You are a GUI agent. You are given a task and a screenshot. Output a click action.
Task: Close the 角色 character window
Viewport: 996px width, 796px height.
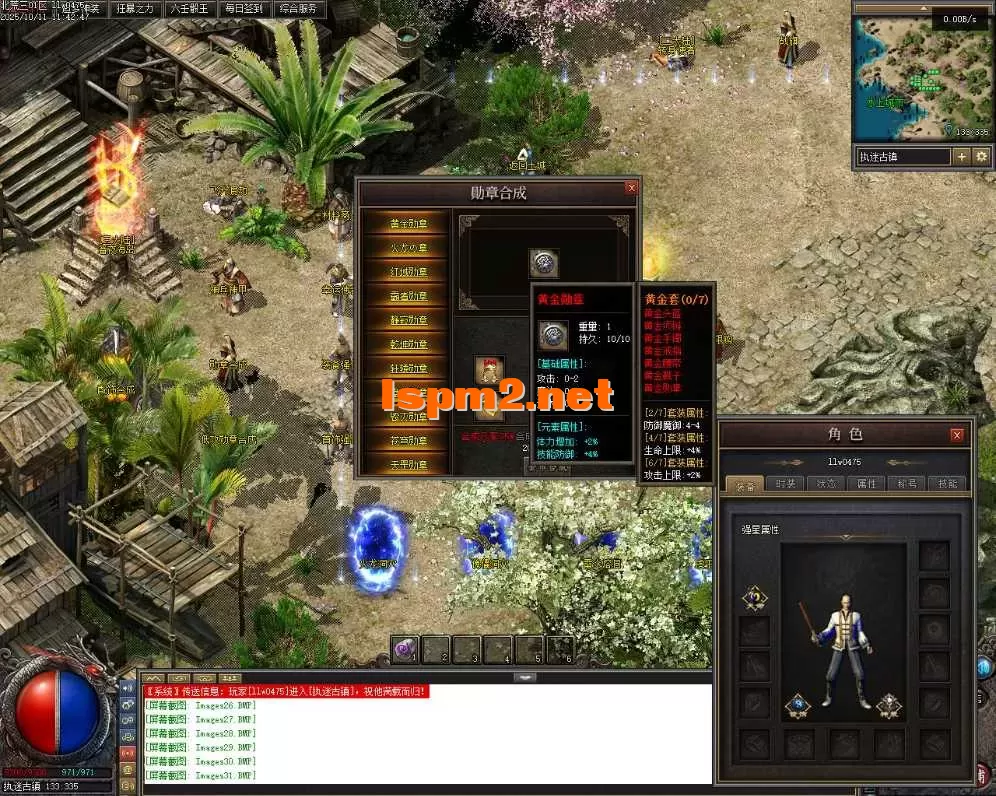pyautogui.click(x=957, y=435)
